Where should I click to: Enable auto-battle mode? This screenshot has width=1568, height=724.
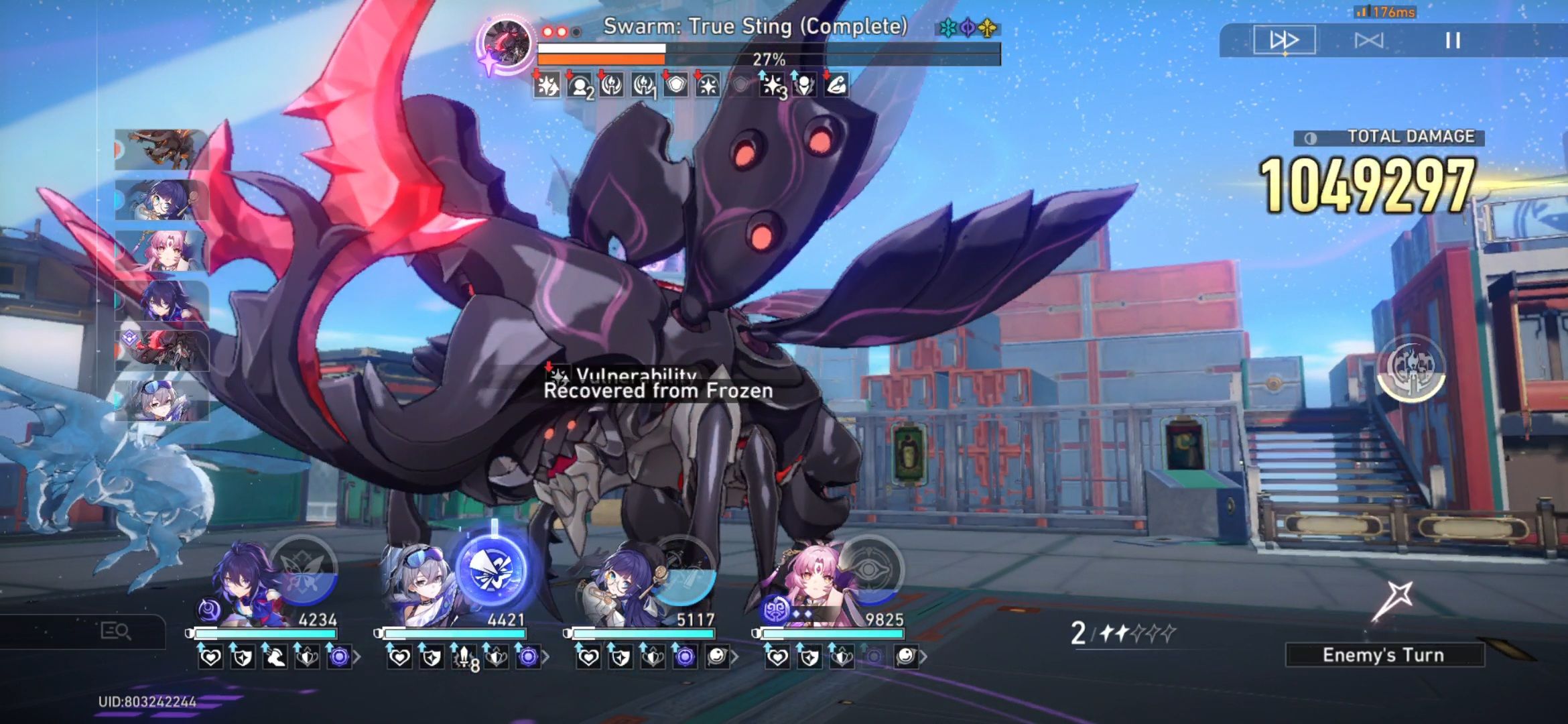click(x=1370, y=40)
